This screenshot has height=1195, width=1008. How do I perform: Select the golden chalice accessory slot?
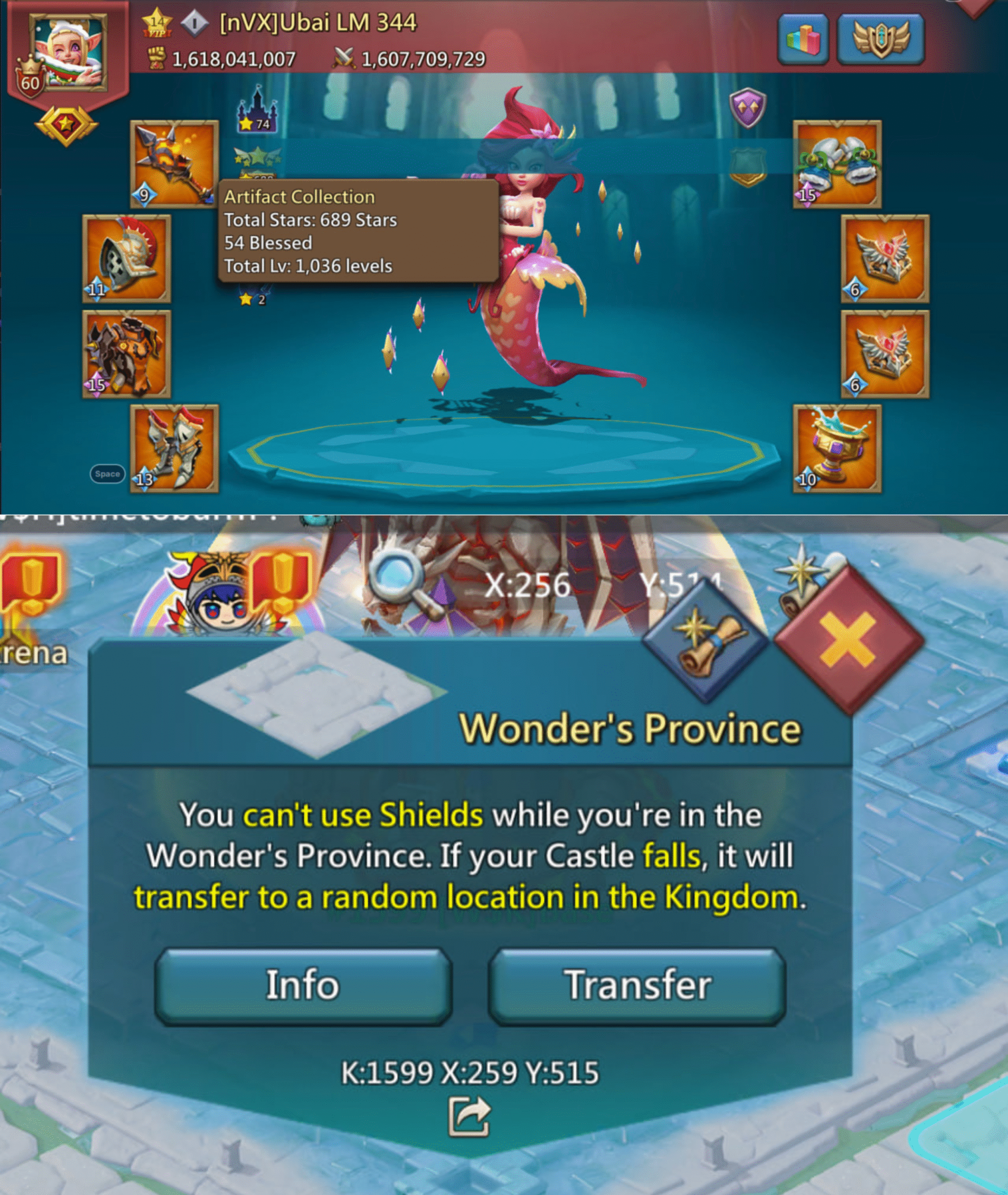click(x=837, y=449)
